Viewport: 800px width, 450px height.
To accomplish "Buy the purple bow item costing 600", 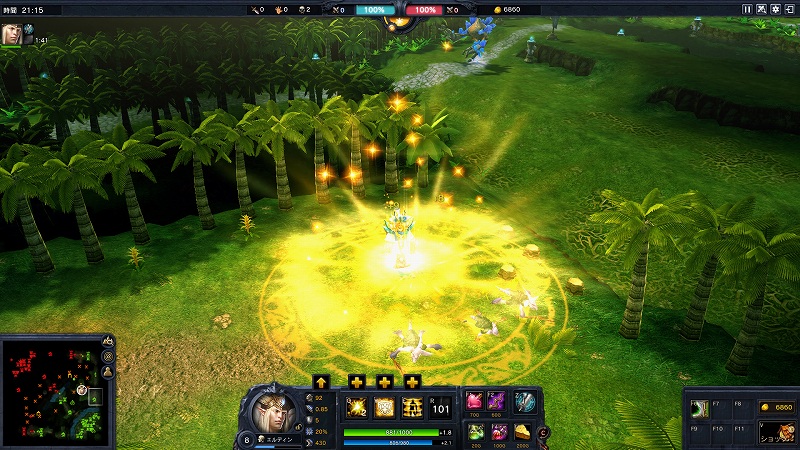I will [497, 400].
